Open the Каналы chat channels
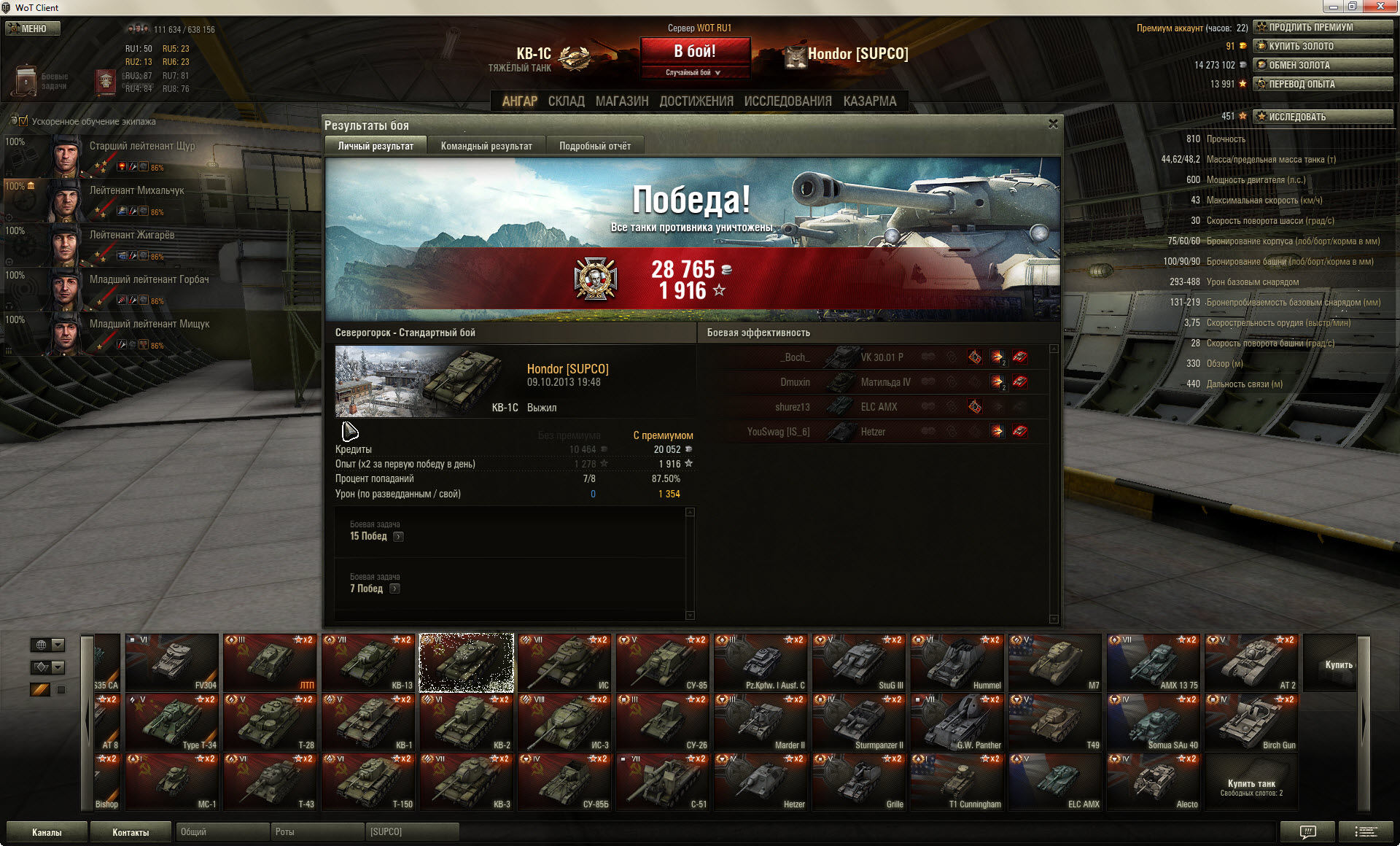1400x846 pixels. [47, 832]
